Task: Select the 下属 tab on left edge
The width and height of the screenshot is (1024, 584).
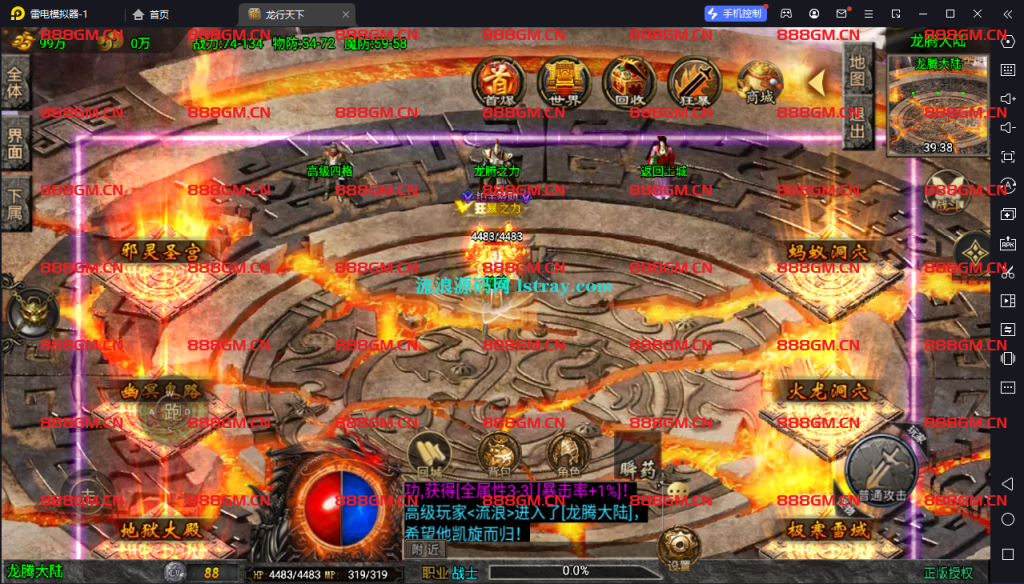Action: click(14, 203)
